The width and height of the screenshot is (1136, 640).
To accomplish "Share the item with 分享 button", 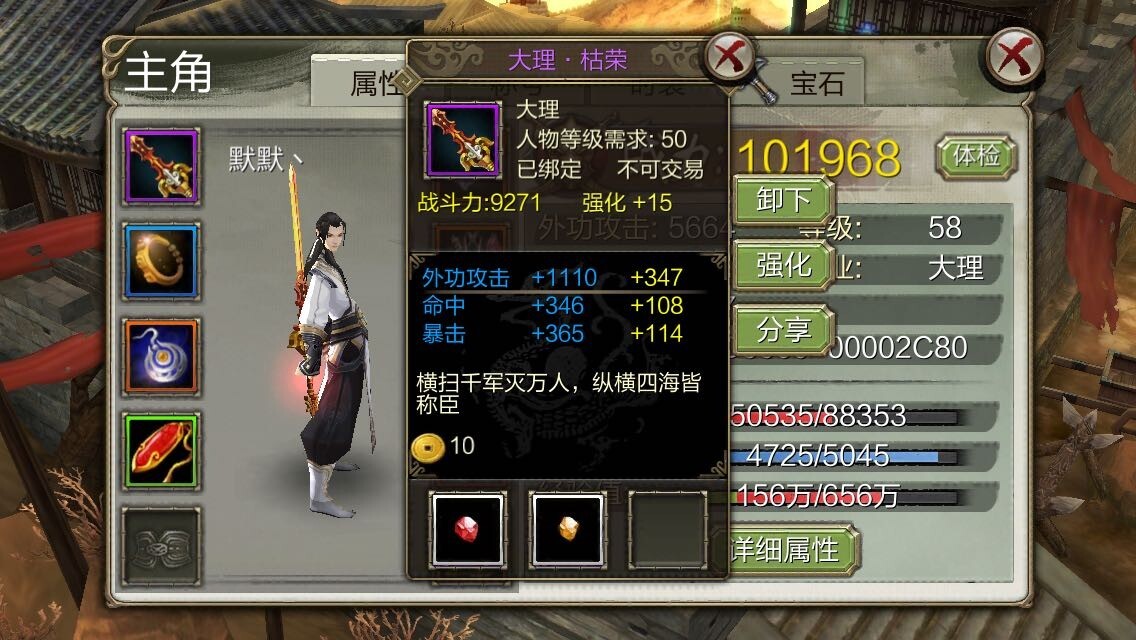I will (784, 329).
